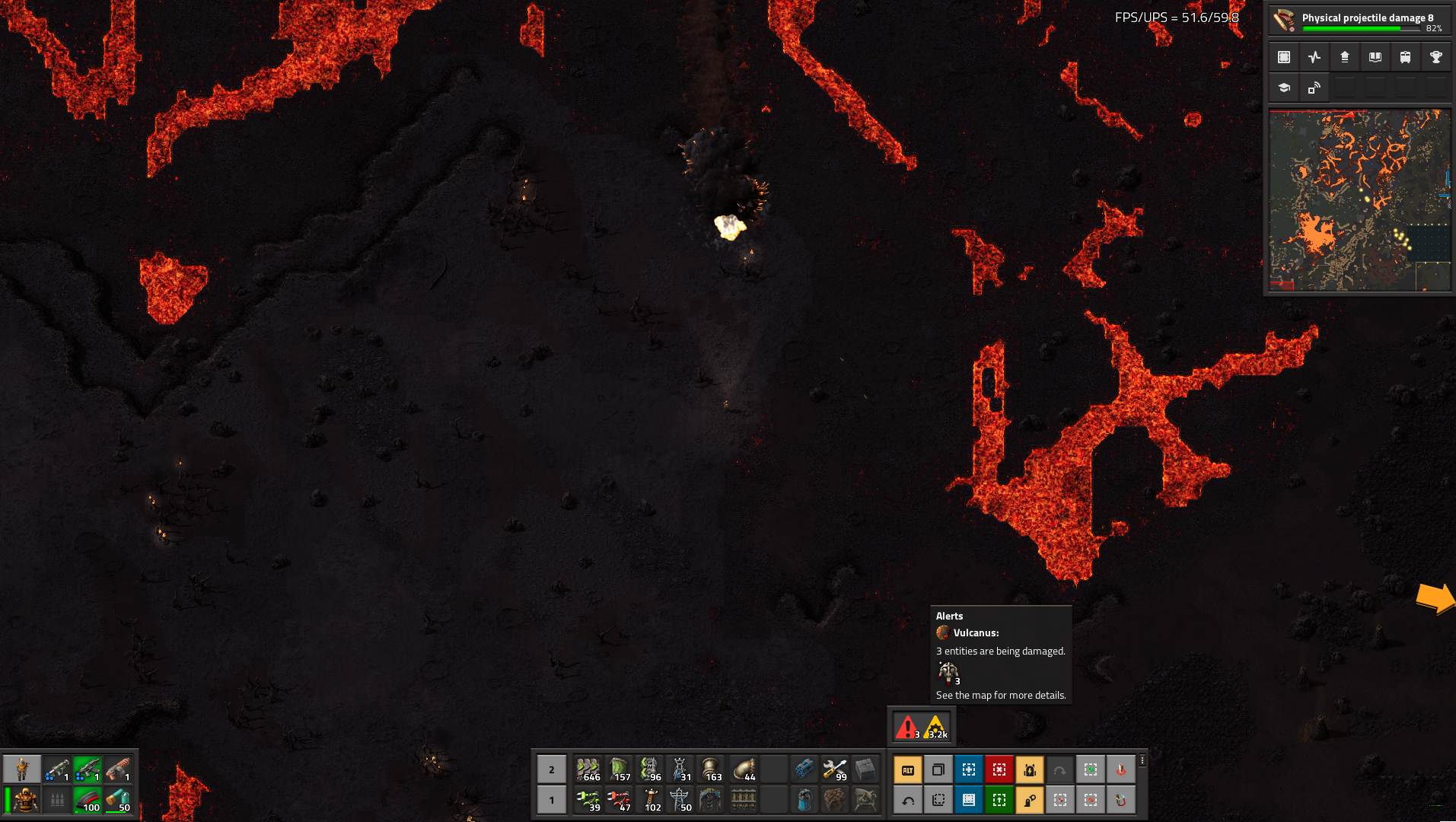
Task: Choose the pipe hotbar slot with 163
Action: pos(711,769)
